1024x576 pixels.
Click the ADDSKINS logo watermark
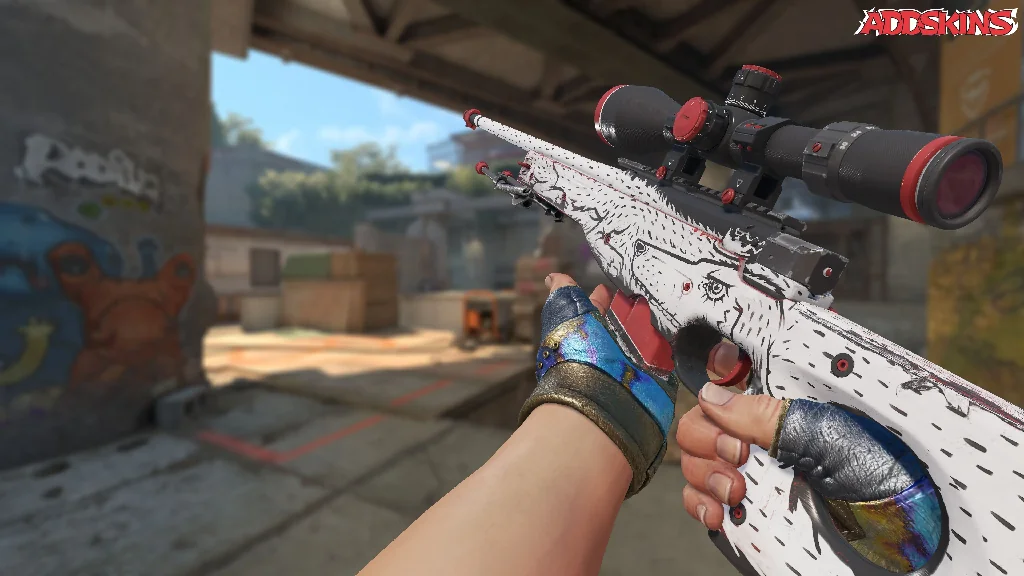coord(936,22)
